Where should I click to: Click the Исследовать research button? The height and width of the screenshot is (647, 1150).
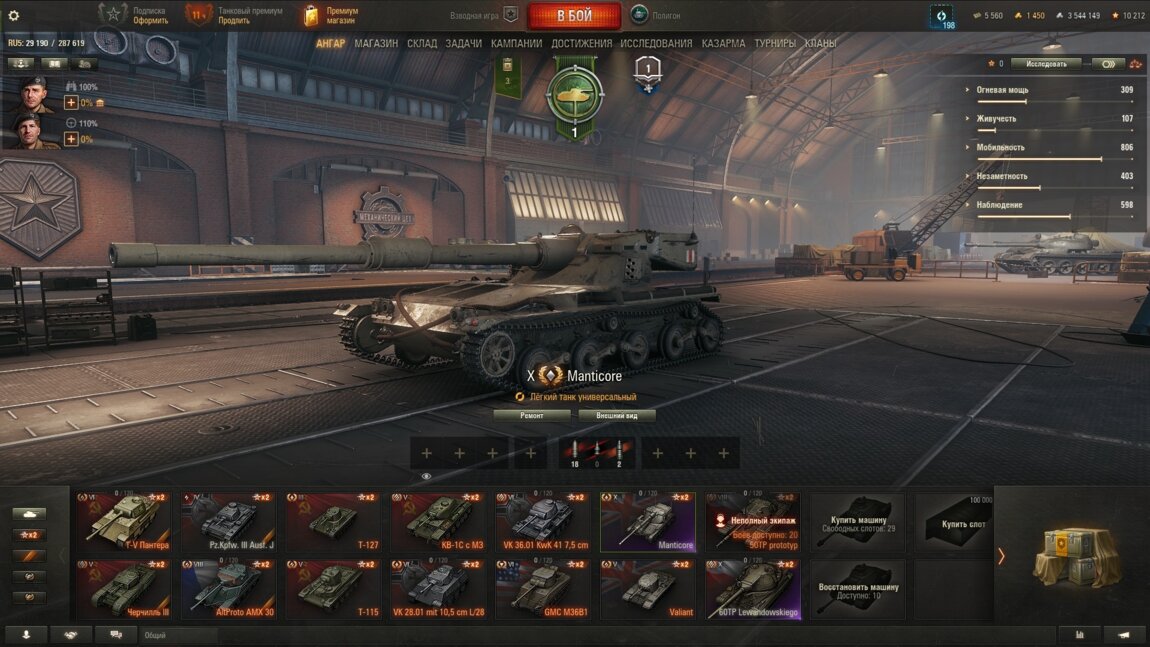click(1046, 64)
